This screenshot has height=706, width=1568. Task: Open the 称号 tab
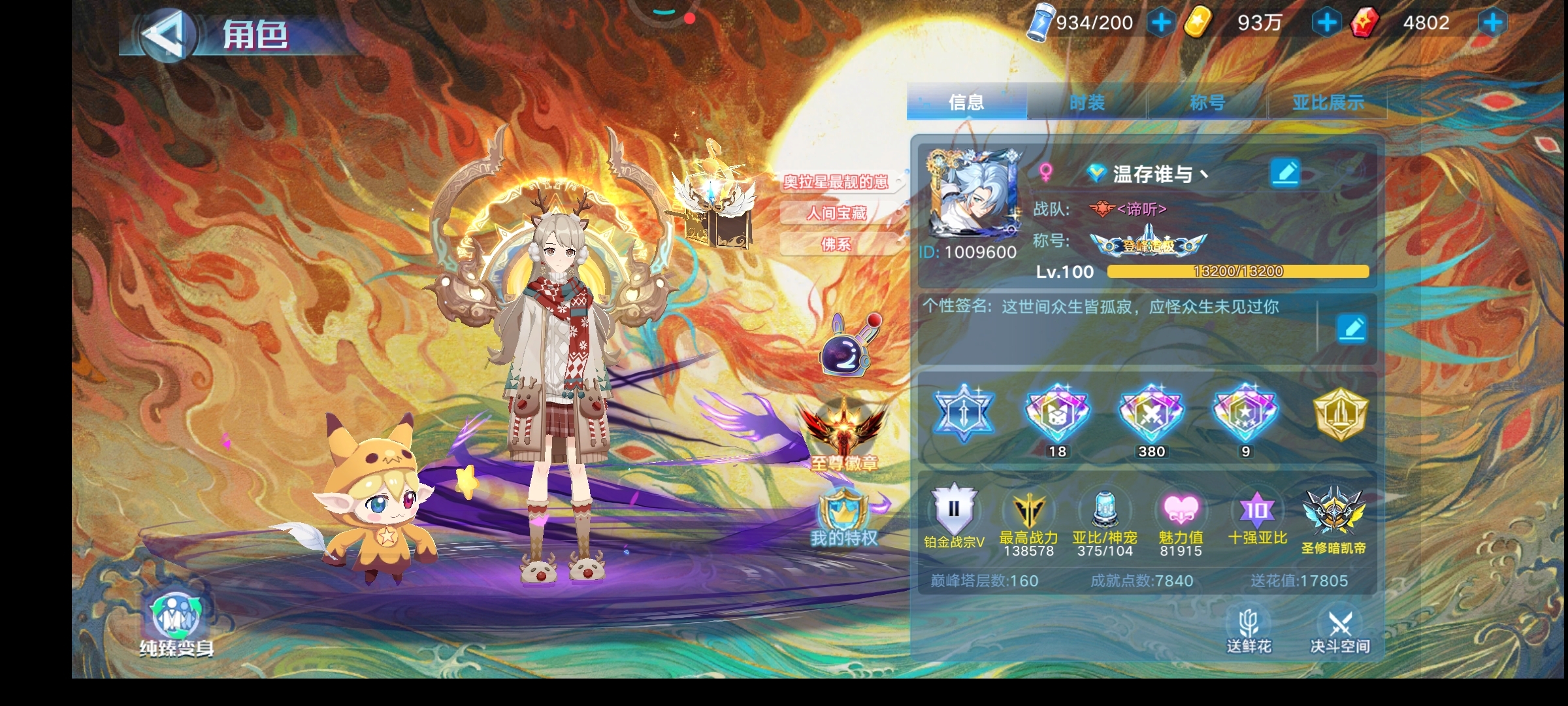pos(1207,103)
